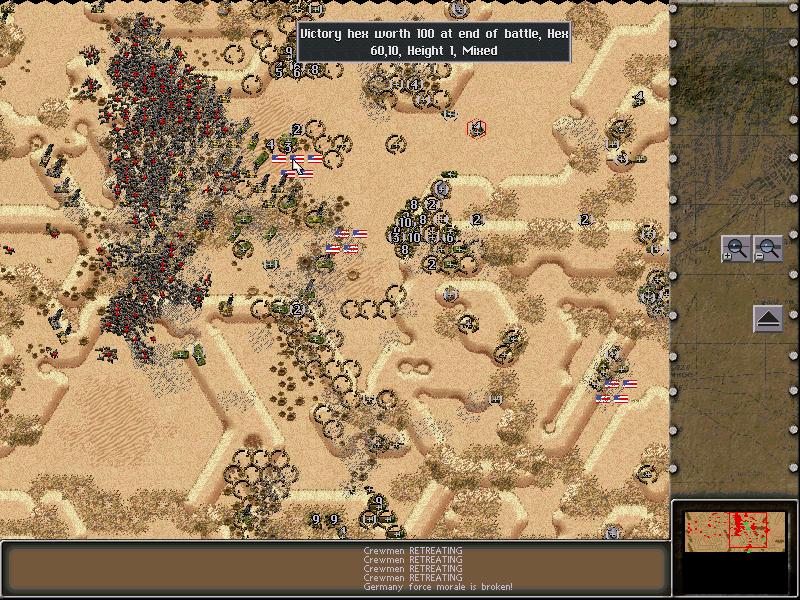Zoom out with the minus magnifier button
800x600 pixels.
click(x=768, y=248)
